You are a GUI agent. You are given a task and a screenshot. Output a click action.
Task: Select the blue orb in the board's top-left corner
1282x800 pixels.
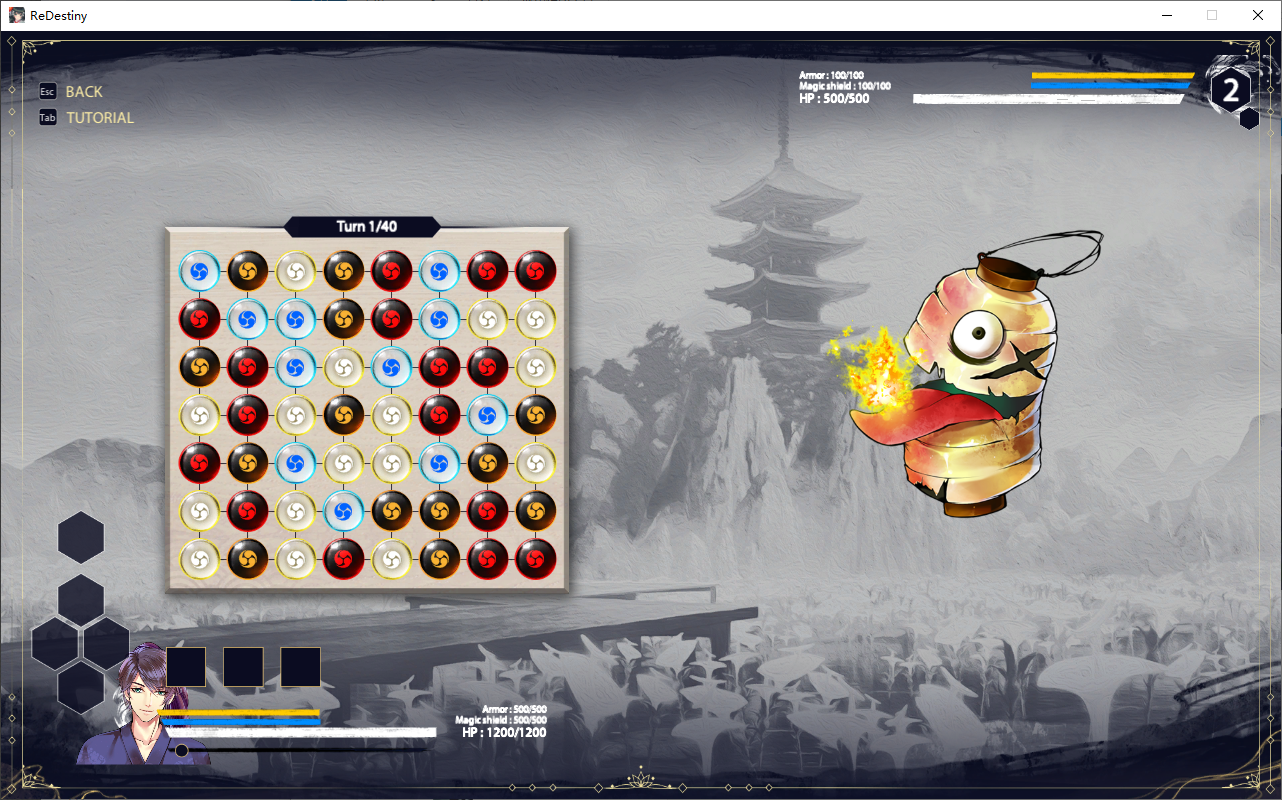coord(199,270)
